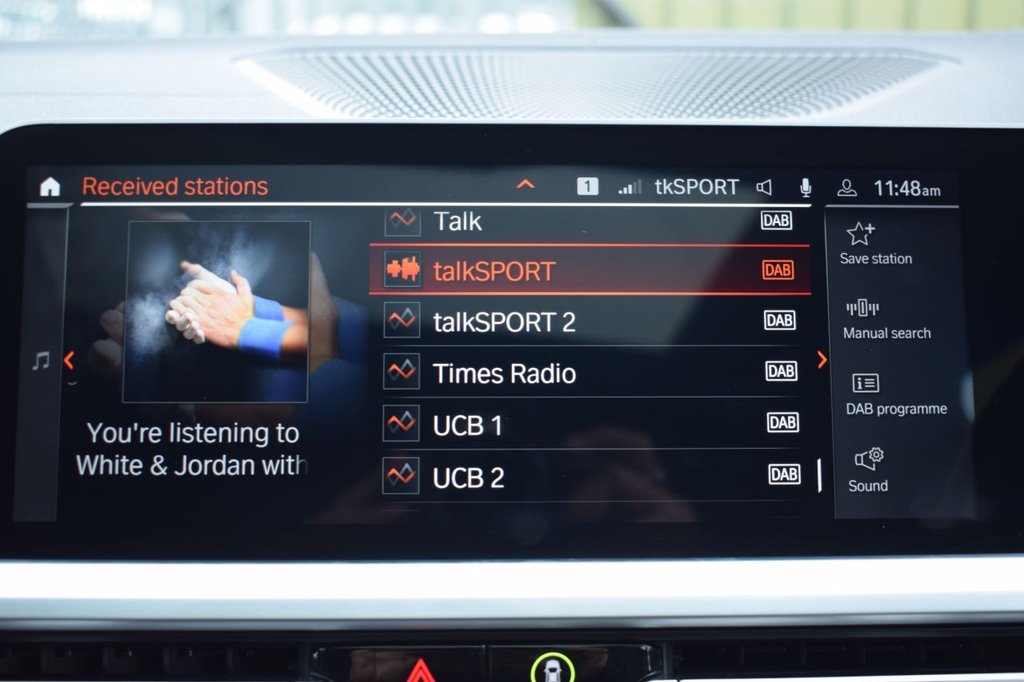Screen dimensions: 1024x682
Task: Tune to talkSPORT 2
Action: click(590, 321)
